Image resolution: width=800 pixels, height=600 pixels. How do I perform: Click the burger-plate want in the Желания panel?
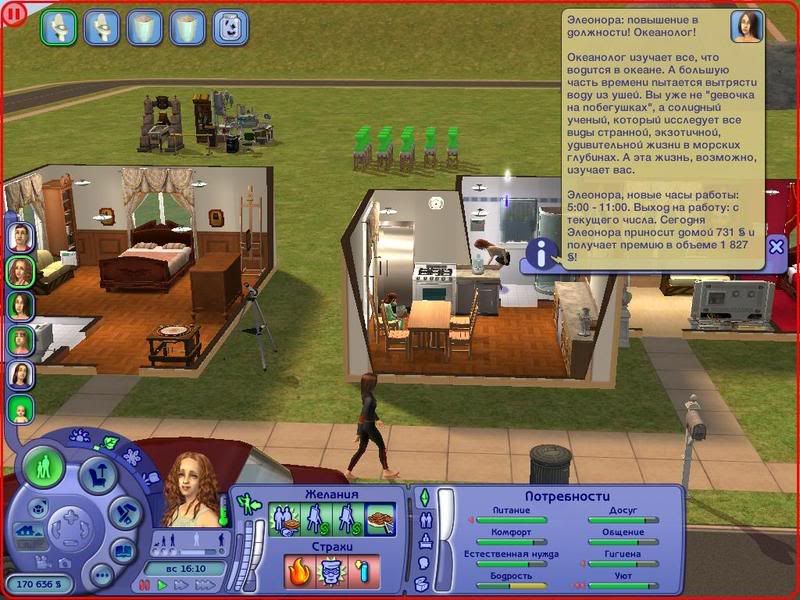[379, 520]
